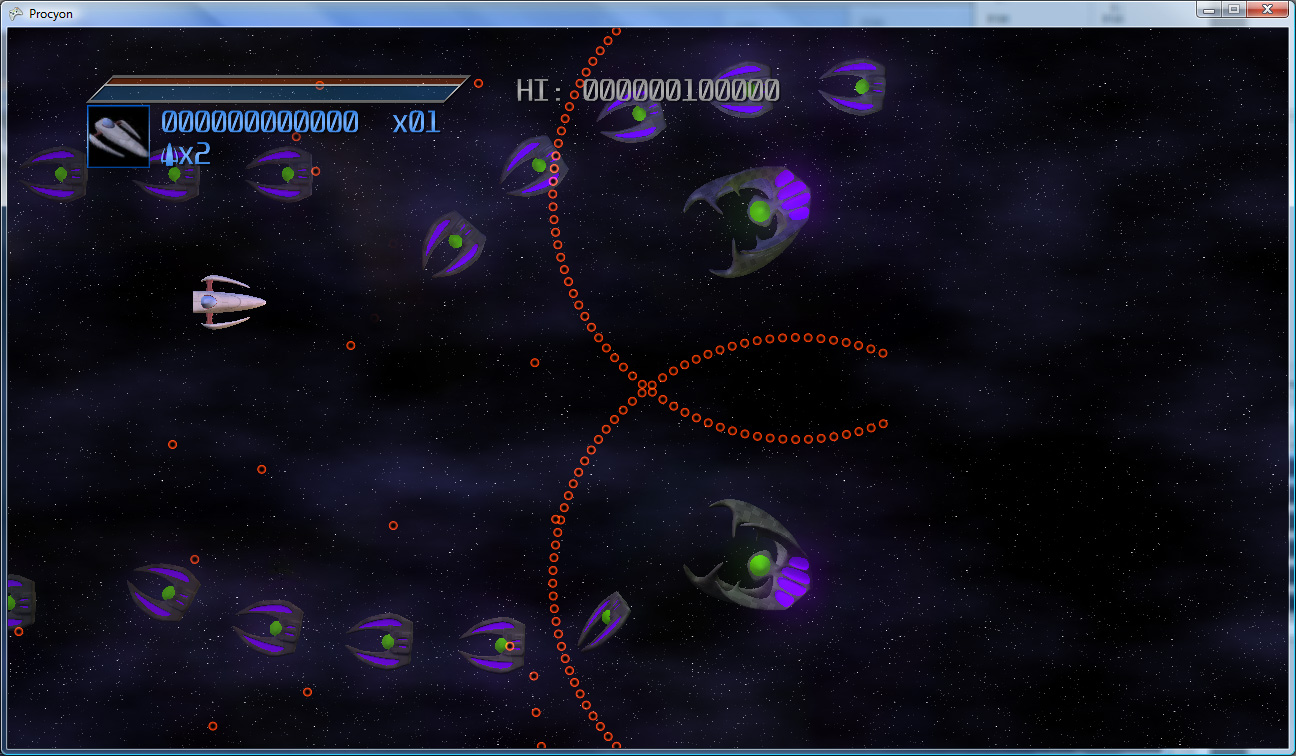This screenshot has height=756, width=1296.
Task: Close the Procyon game window
Action: click(x=1267, y=9)
